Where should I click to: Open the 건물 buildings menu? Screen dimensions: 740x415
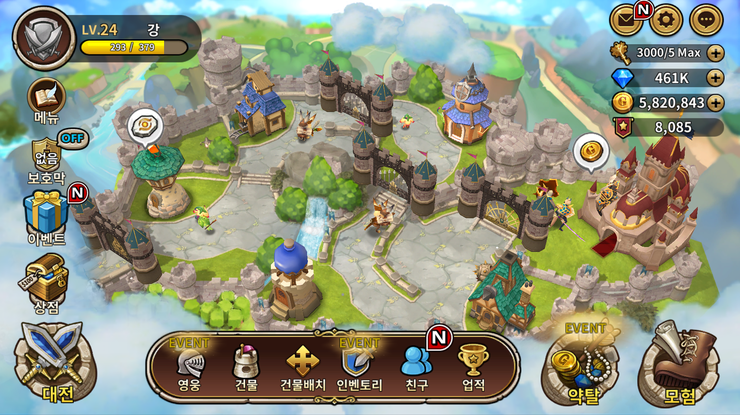coord(246,364)
